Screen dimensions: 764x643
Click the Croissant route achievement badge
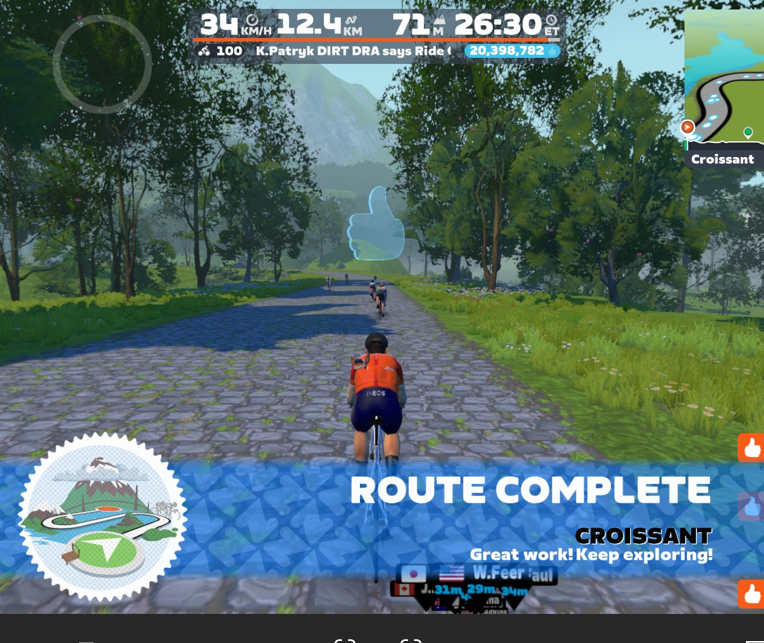click(102, 516)
